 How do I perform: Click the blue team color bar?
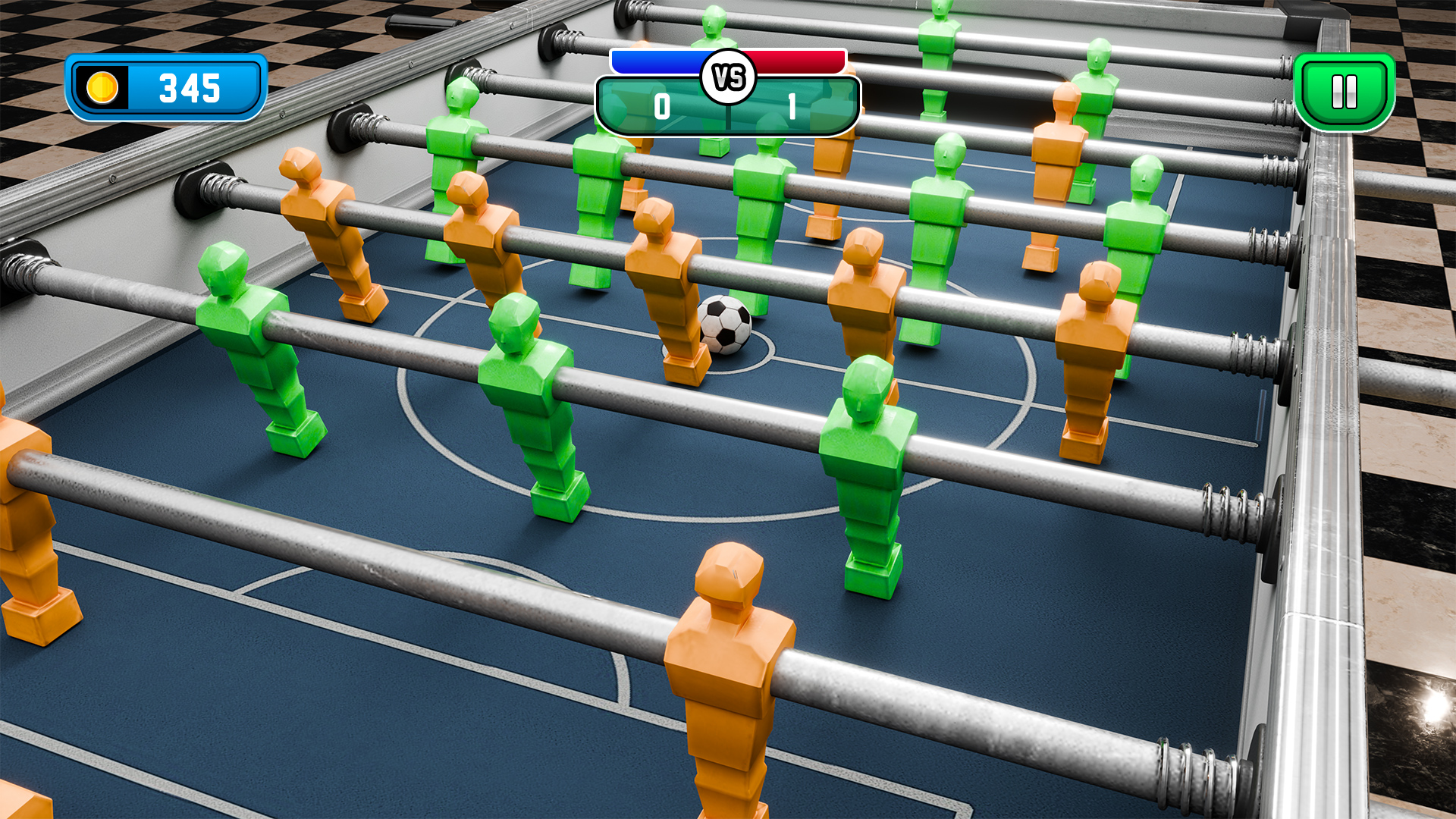[658, 63]
